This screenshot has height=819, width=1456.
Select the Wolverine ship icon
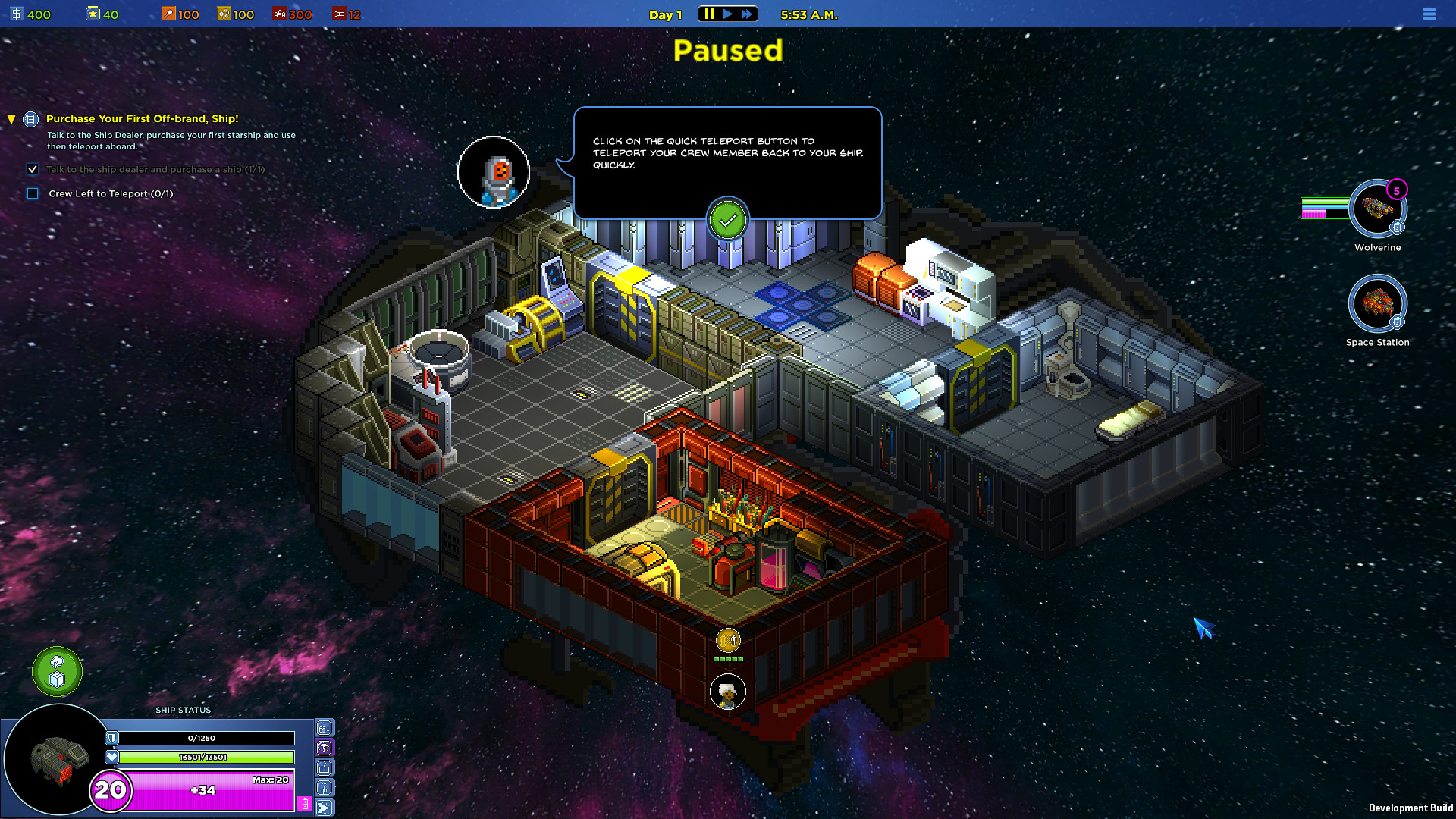tap(1377, 209)
